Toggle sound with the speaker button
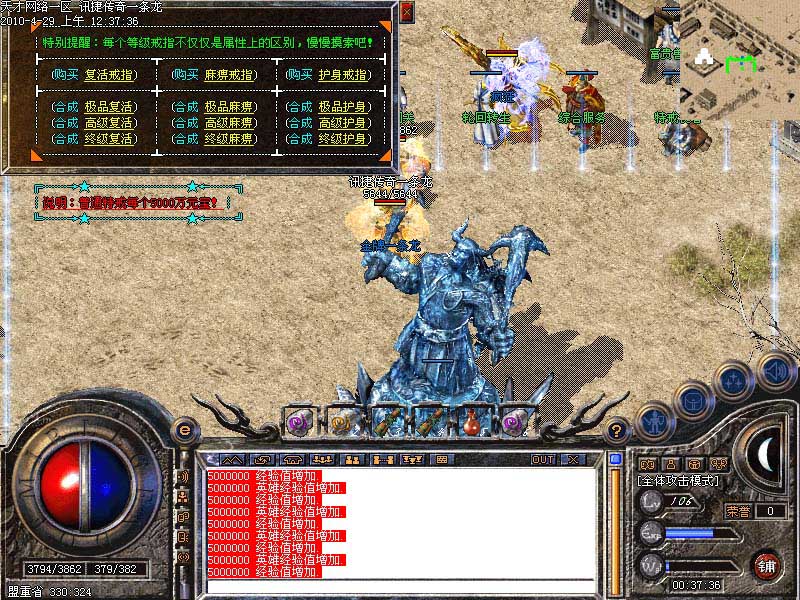The image size is (800, 600). point(775,370)
